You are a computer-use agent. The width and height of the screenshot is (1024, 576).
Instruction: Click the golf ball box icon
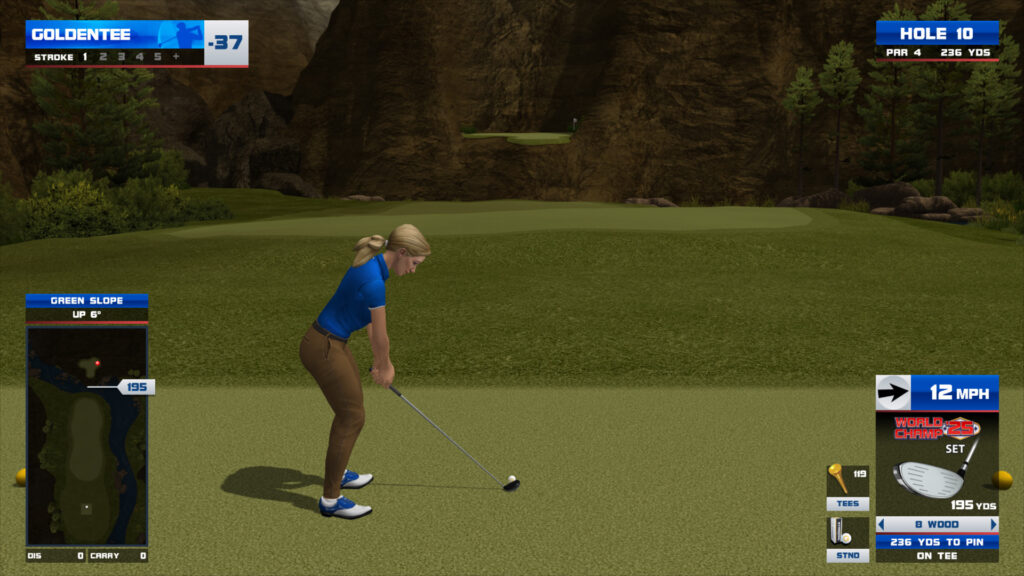pyautogui.click(x=840, y=531)
